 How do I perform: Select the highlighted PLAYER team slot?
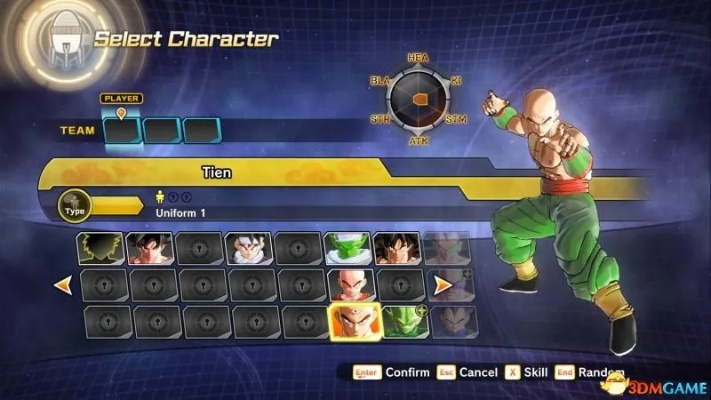pos(121,131)
